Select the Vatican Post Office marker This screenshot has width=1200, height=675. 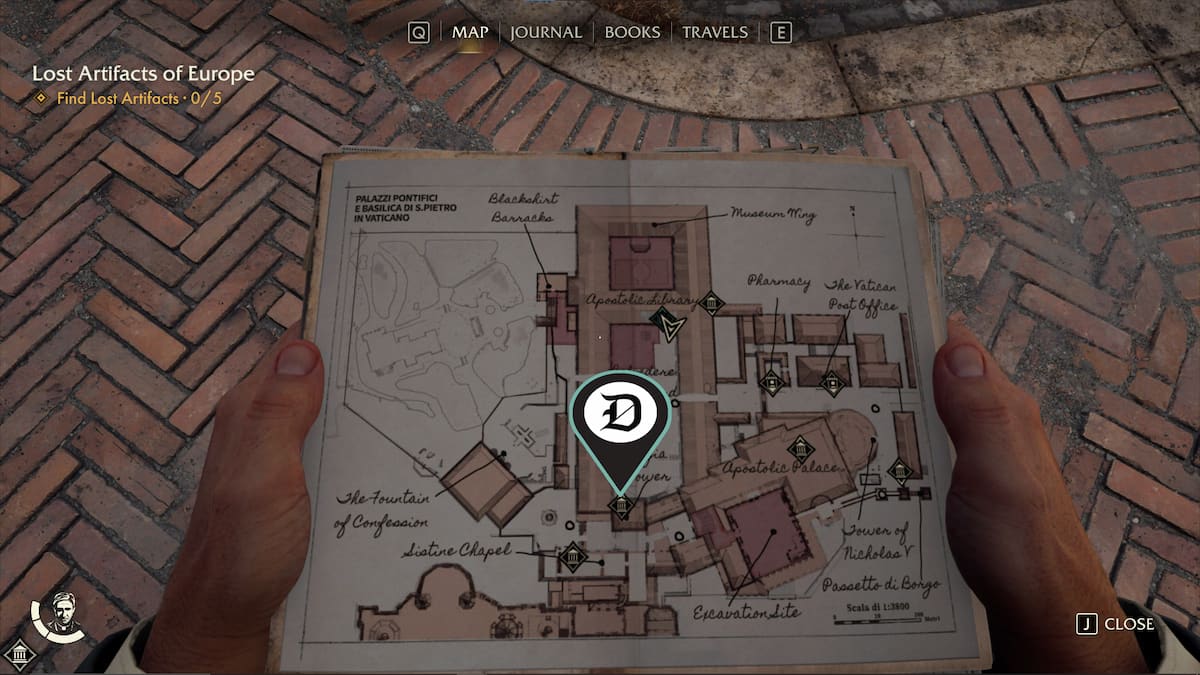click(832, 382)
